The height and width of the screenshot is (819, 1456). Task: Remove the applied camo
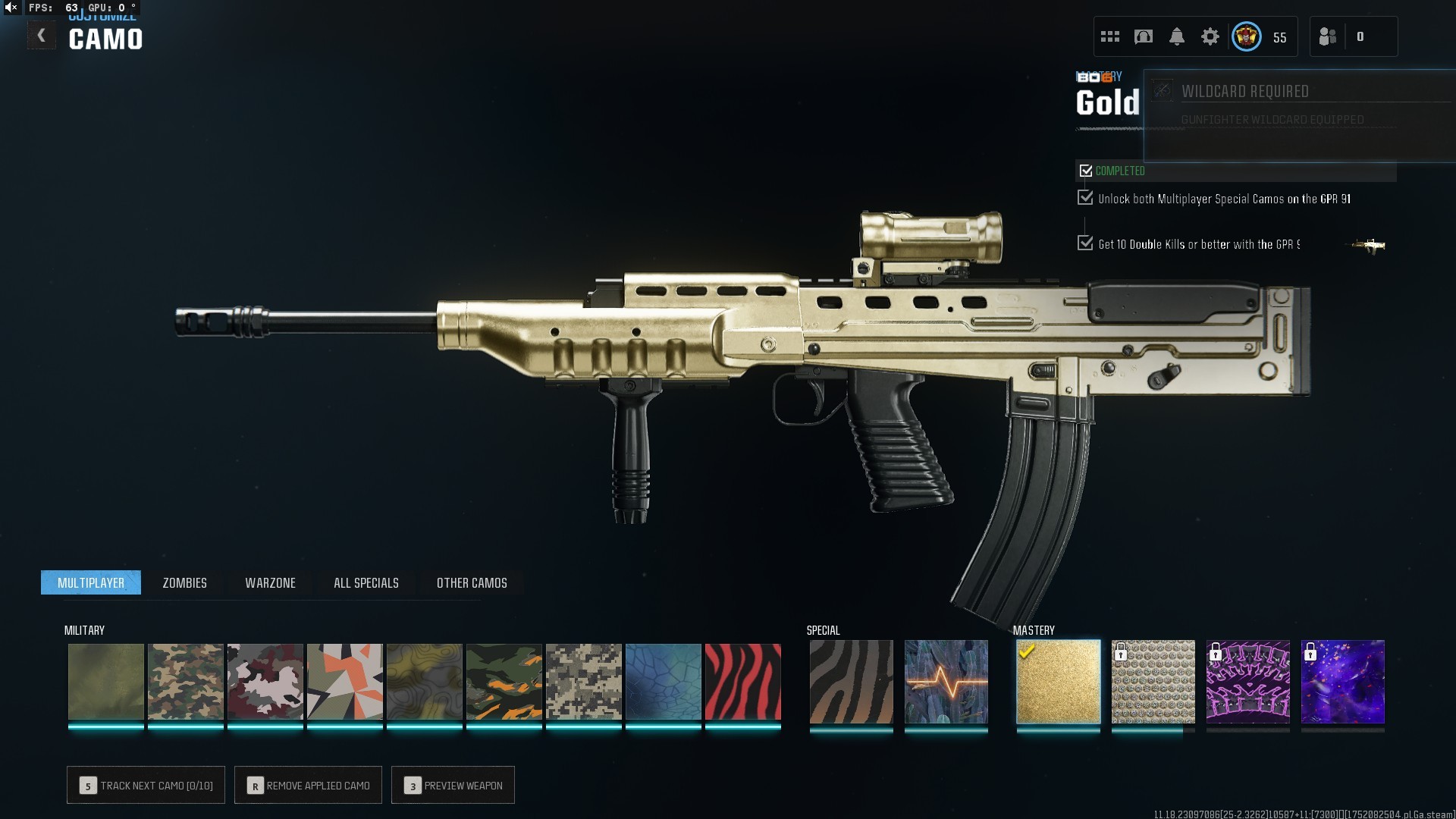[308, 785]
